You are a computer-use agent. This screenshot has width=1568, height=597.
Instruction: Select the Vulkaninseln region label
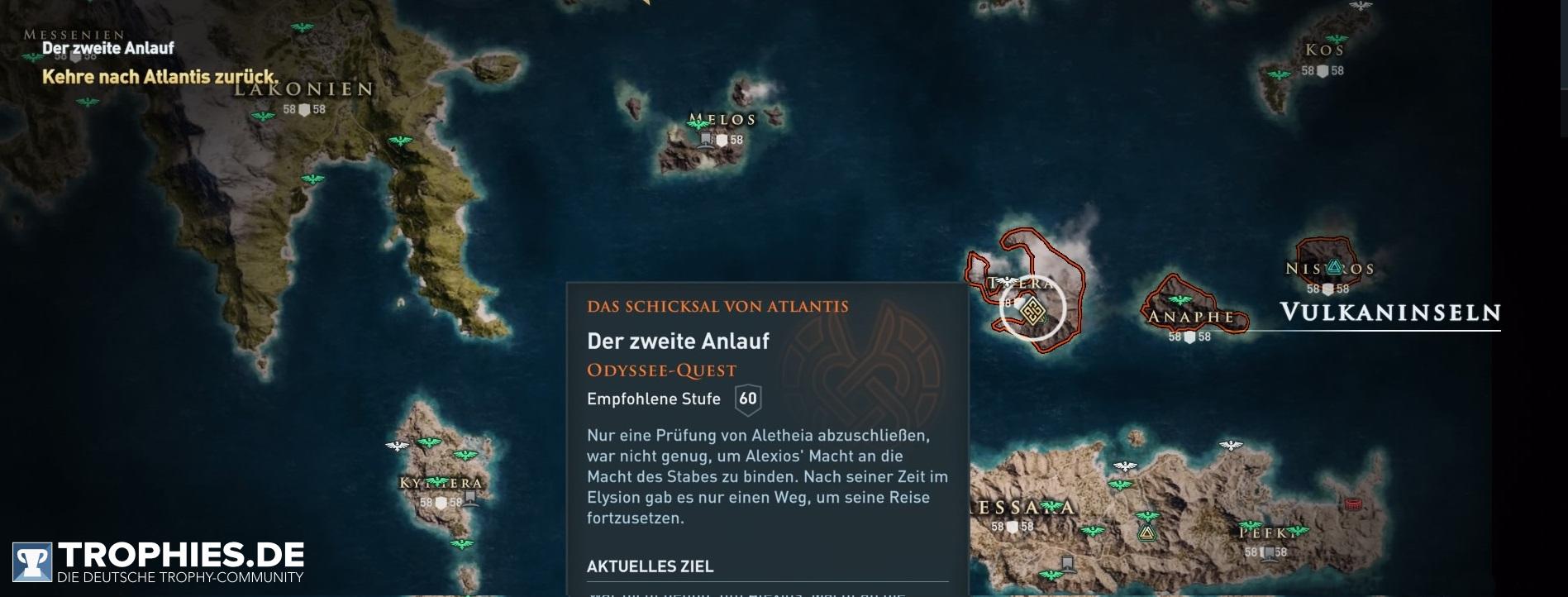(x=1389, y=313)
